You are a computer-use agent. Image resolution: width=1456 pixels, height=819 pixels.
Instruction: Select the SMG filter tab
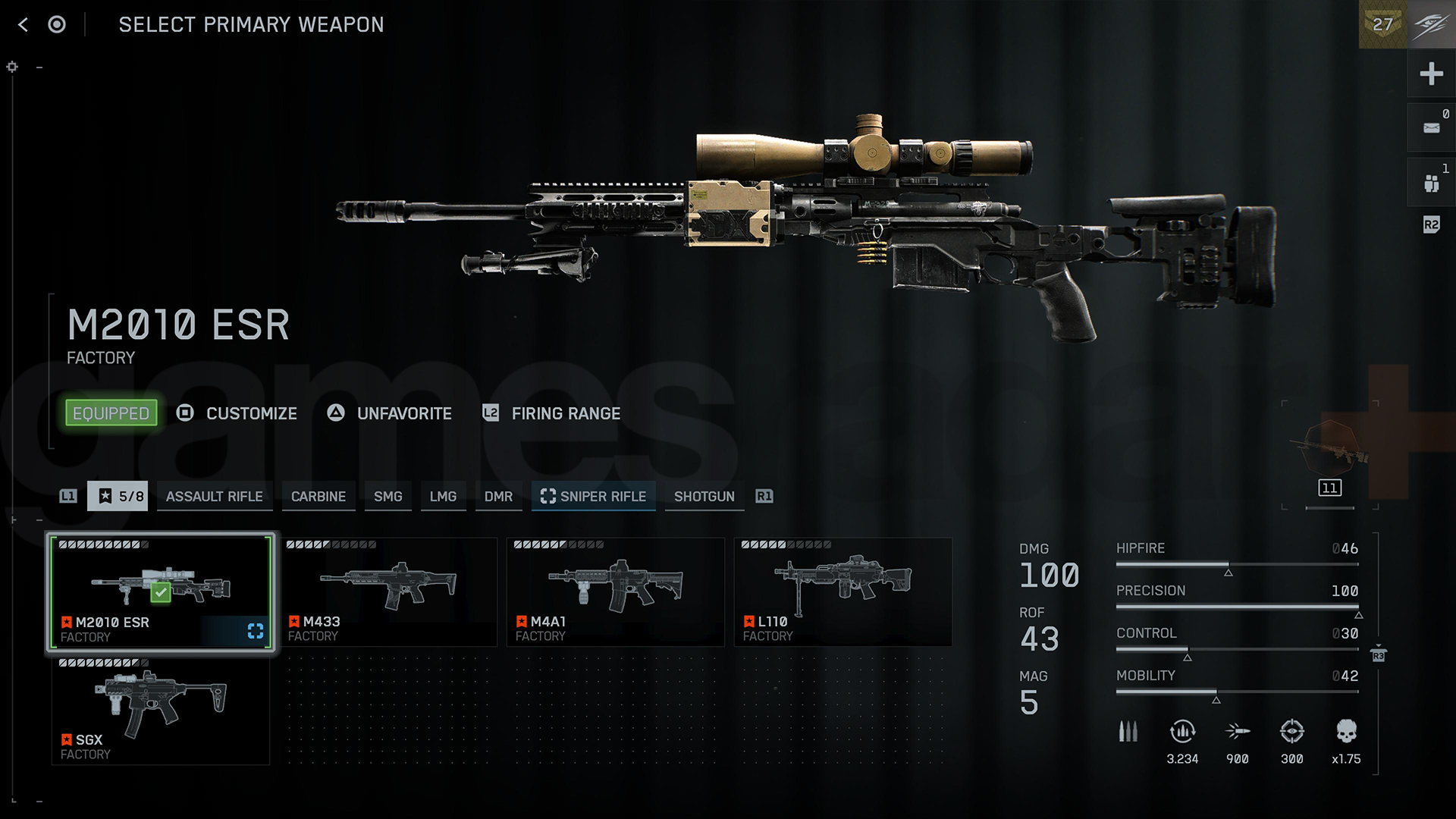[388, 496]
